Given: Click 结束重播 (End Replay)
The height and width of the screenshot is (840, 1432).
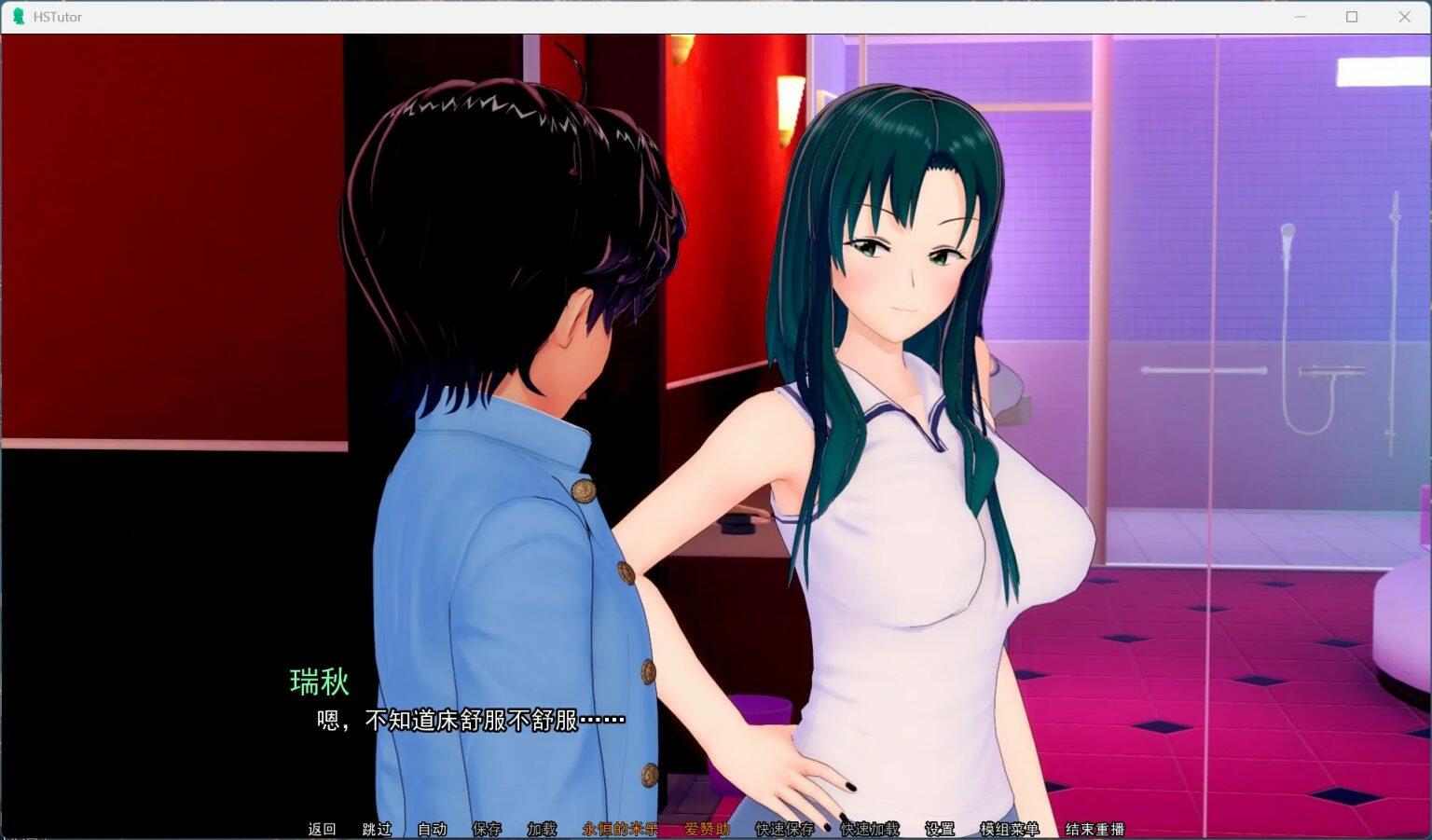Looking at the screenshot, I should tap(1095, 829).
